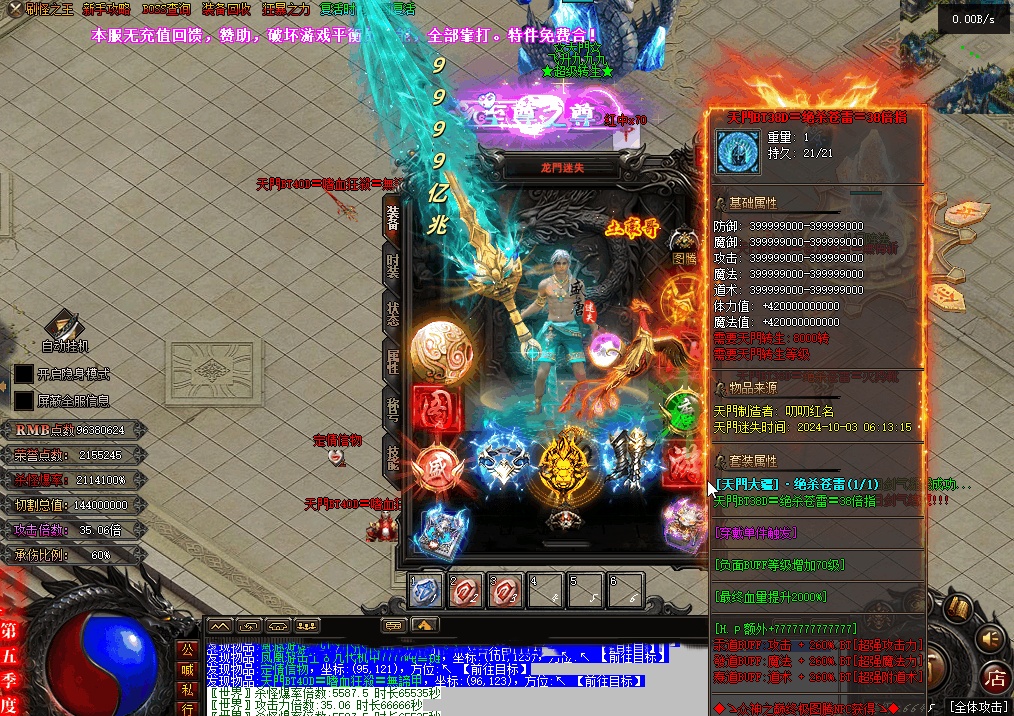Image resolution: width=1014 pixels, height=716 pixels.
Task: Select the 公 public chat channel button
Action: click(x=186, y=649)
